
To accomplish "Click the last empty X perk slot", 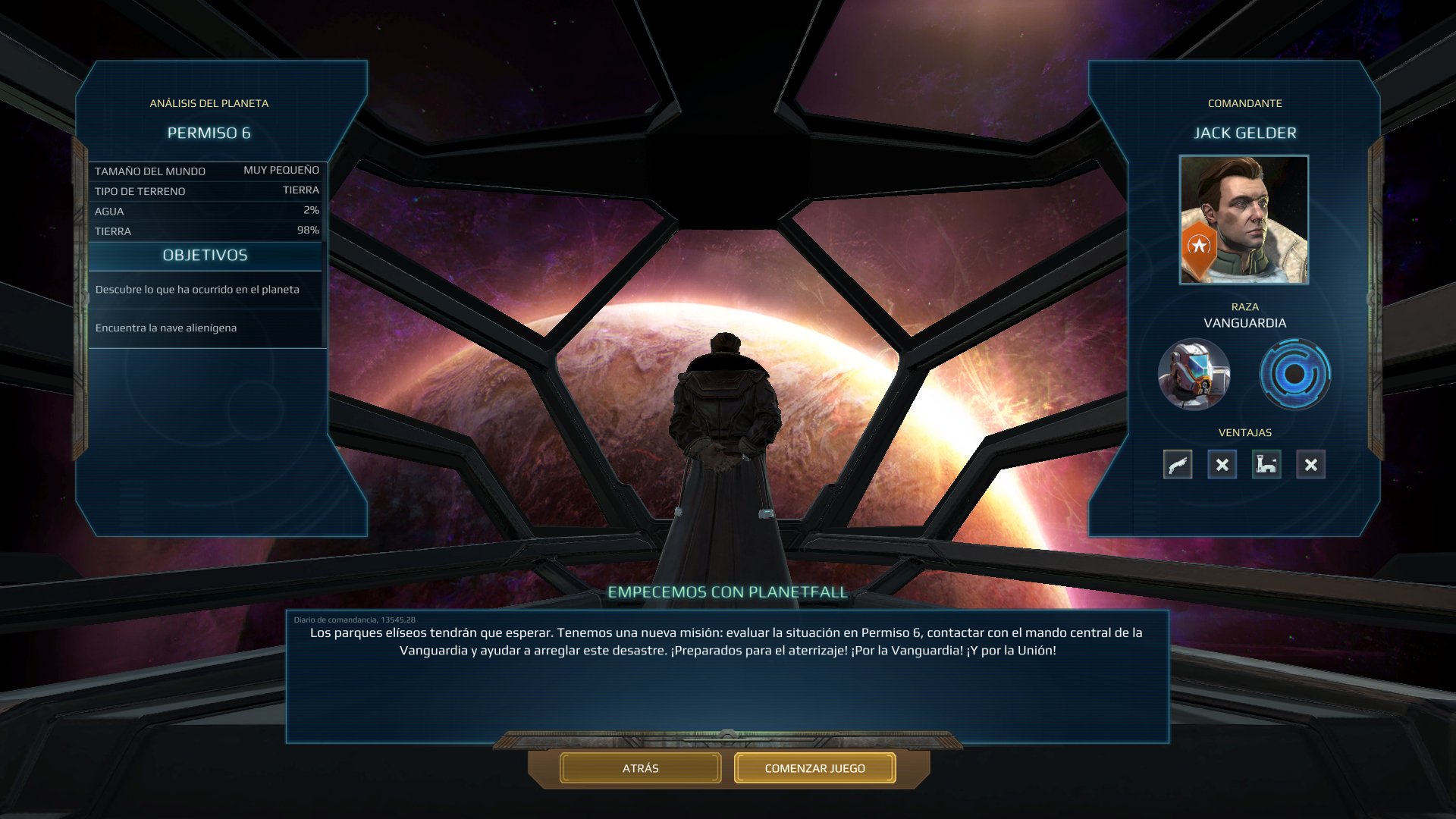I will (1310, 465).
